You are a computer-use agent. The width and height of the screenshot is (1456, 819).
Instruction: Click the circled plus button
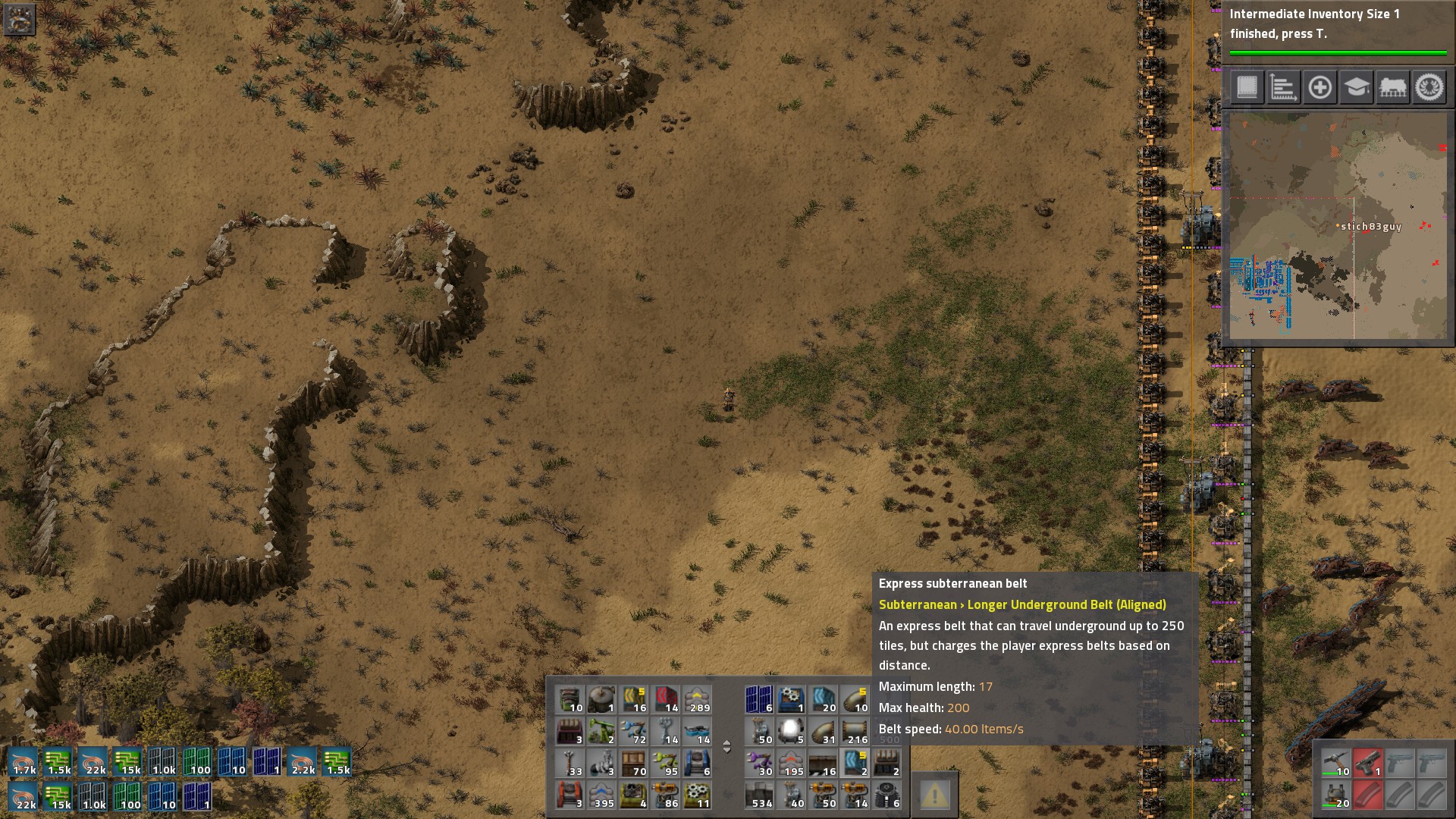pyautogui.click(x=1319, y=87)
